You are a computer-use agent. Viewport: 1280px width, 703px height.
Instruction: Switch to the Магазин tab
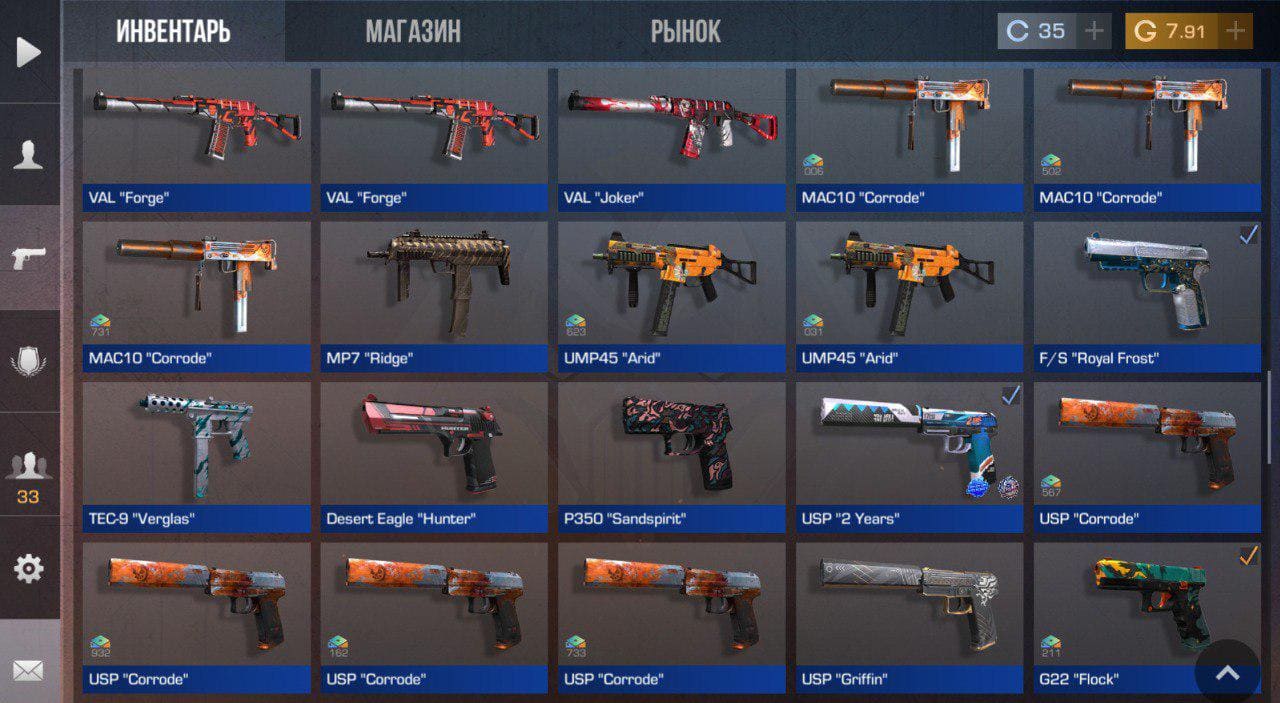pos(413,31)
